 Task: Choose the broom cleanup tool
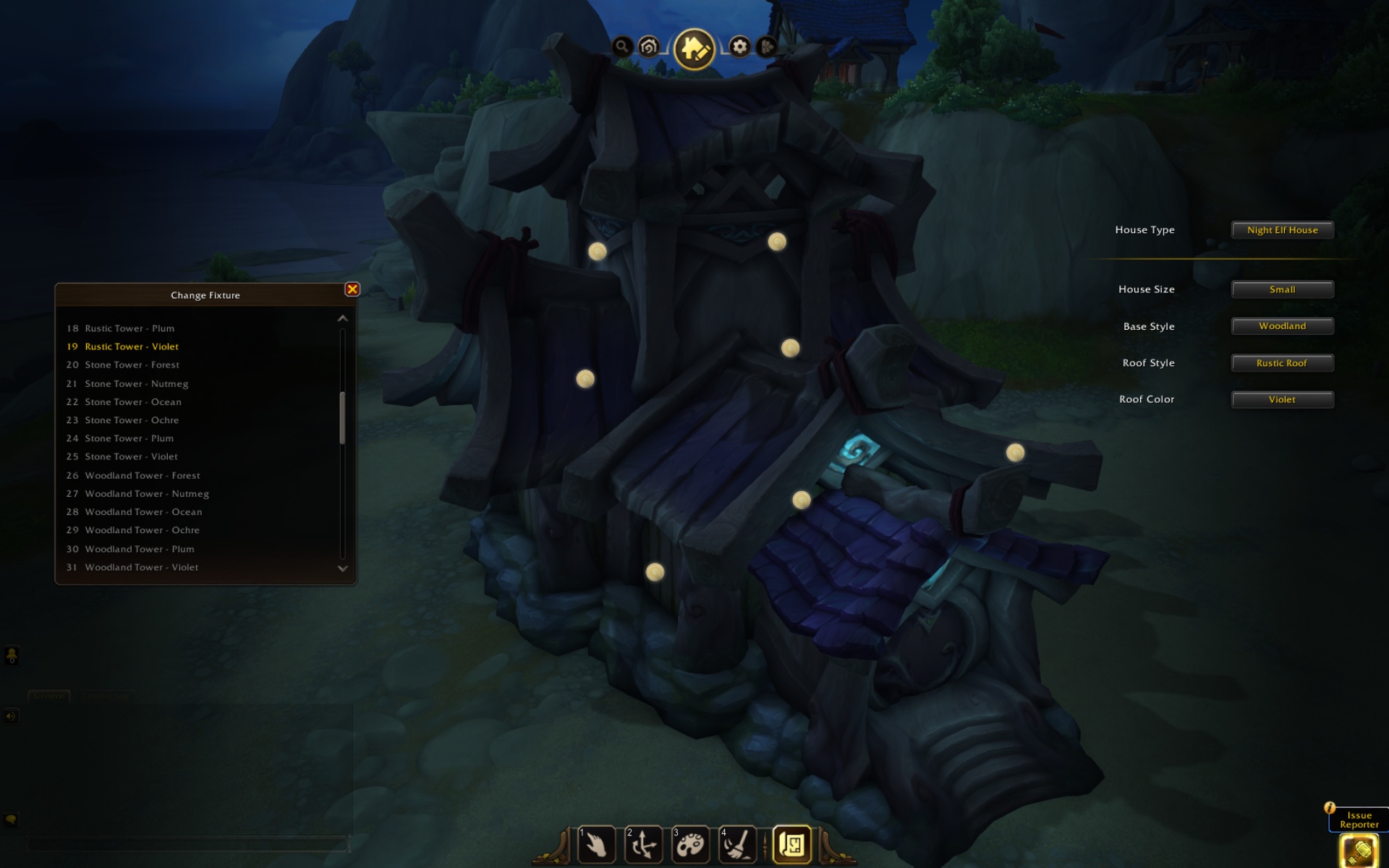tap(737, 844)
